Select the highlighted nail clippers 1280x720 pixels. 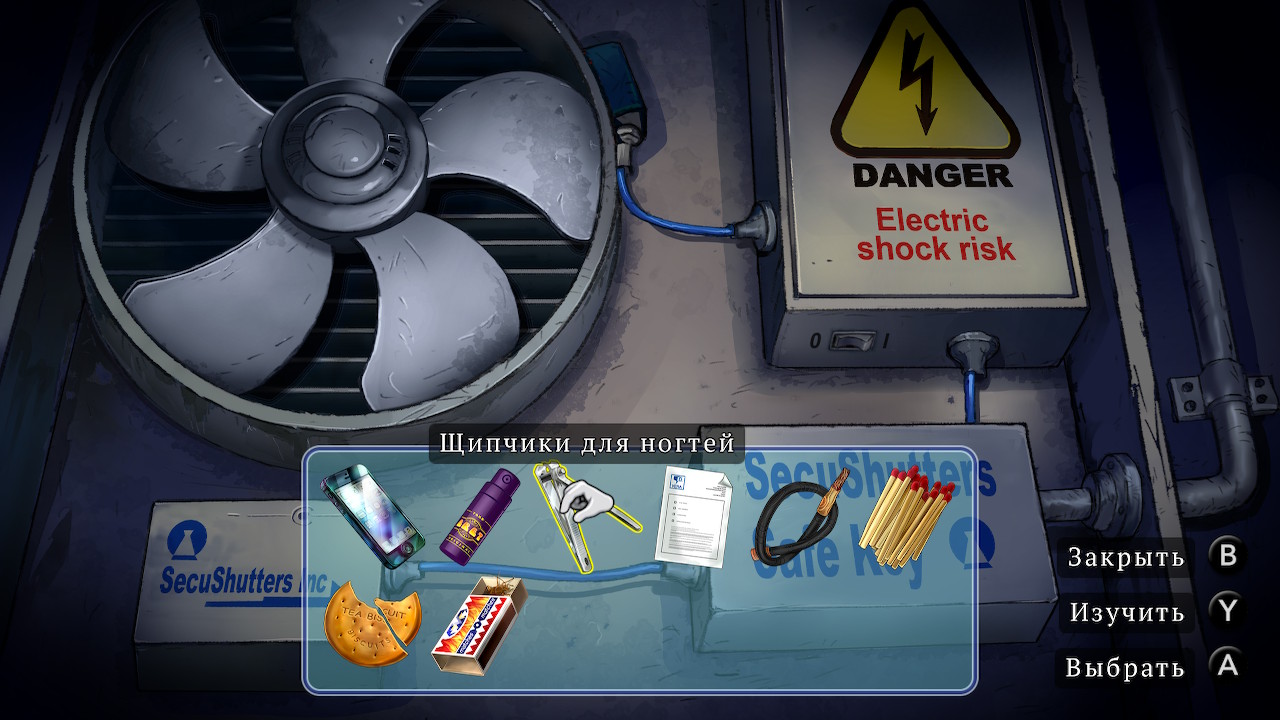(x=582, y=513)
